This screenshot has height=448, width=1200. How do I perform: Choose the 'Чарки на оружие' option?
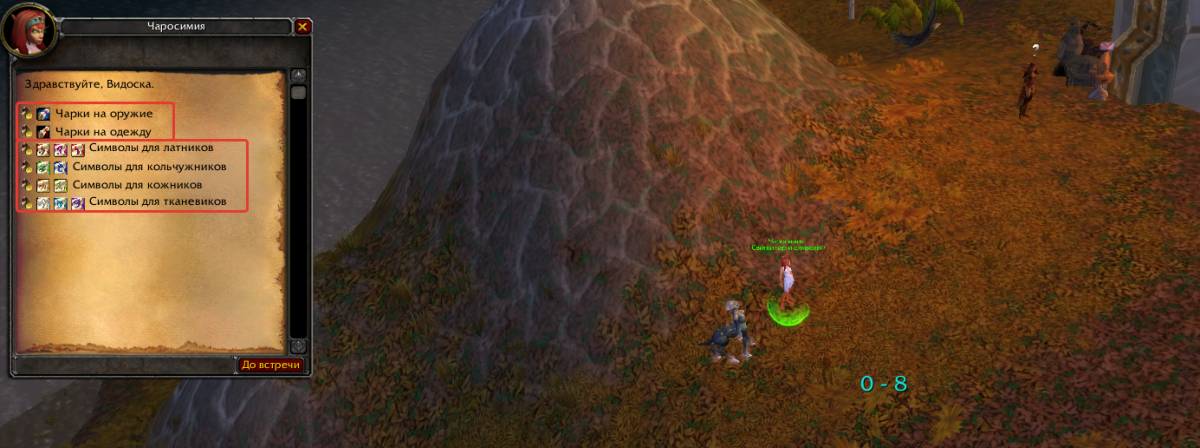[x=104, y=113]
